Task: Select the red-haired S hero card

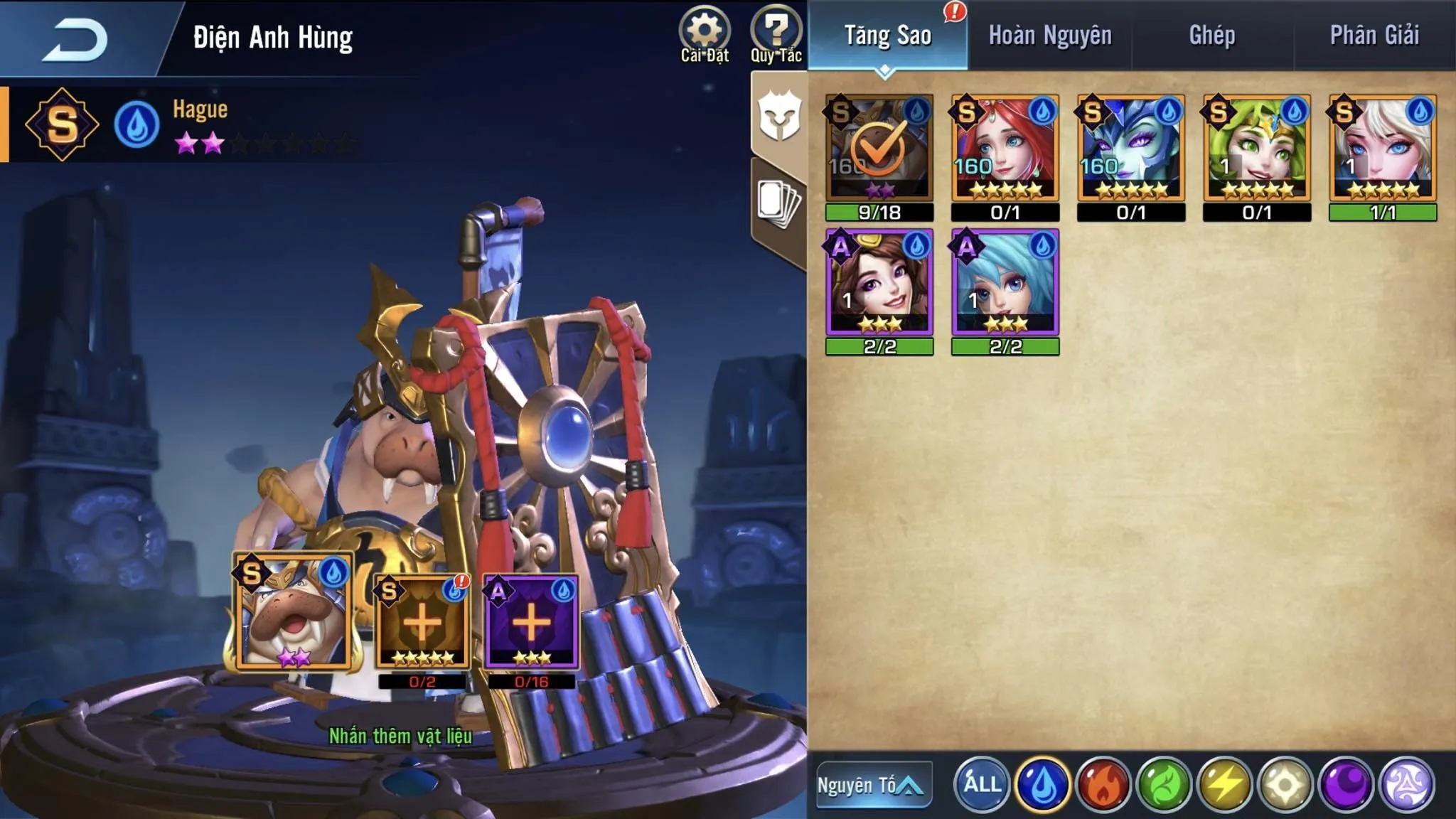Action: click(1005, 148)
